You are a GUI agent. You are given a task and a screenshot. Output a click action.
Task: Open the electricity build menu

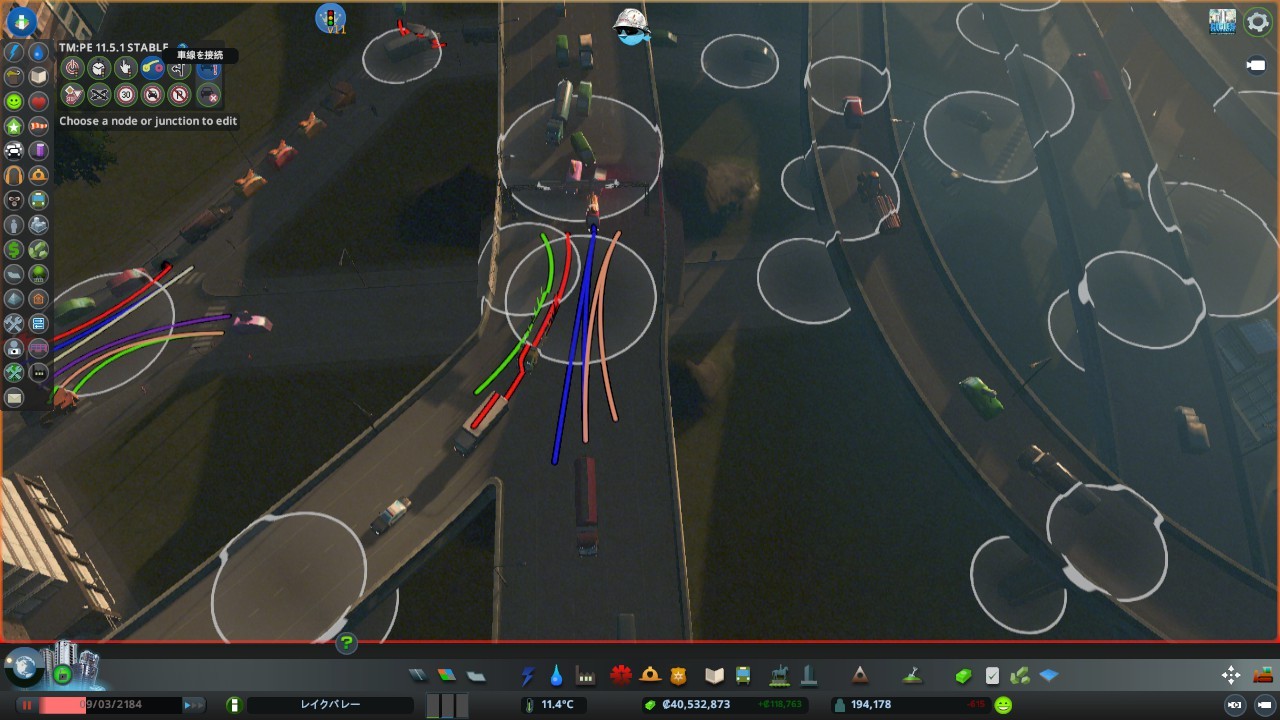[x=528, y=676]
